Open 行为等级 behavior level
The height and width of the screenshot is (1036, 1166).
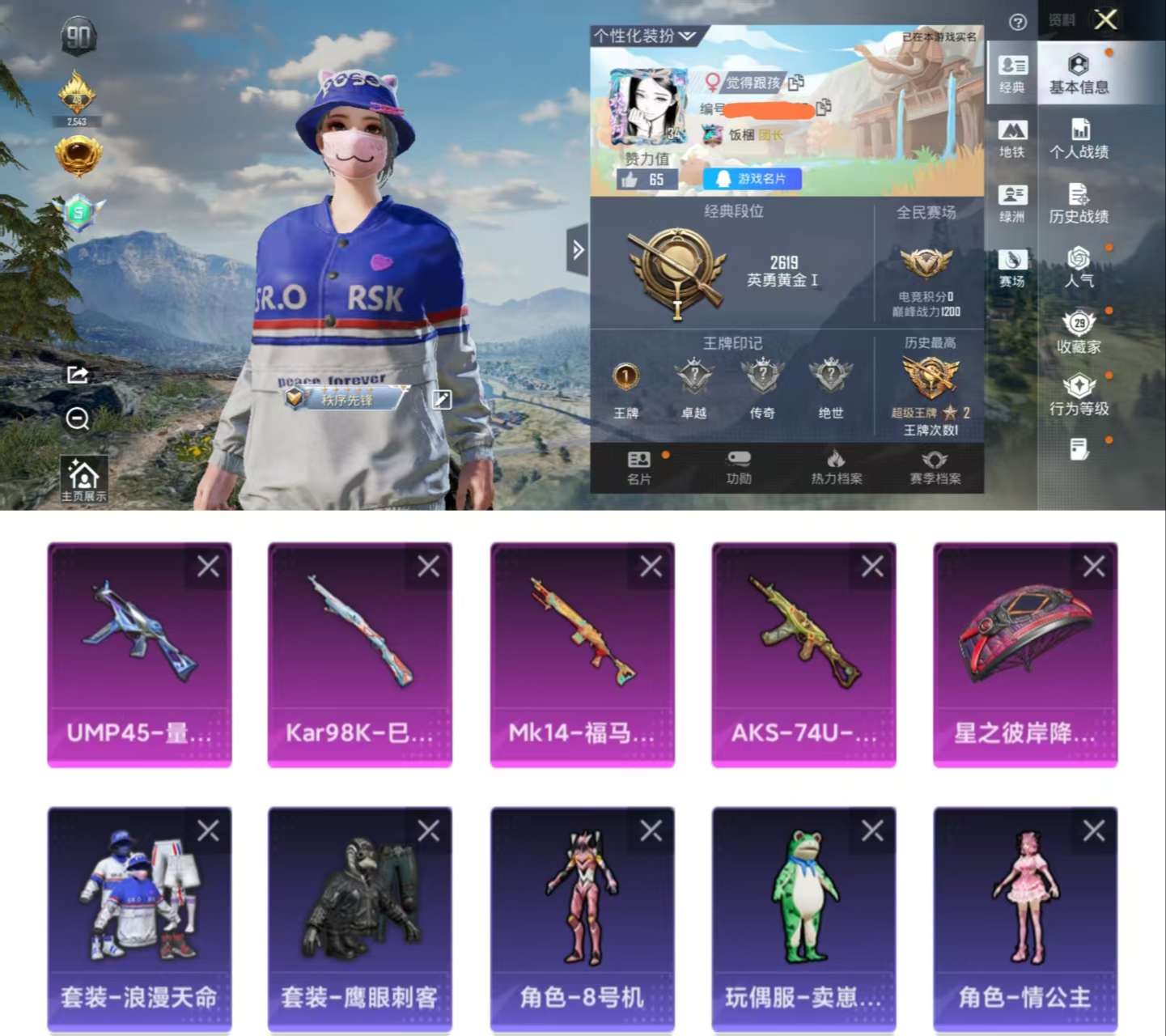(x=1079, y=395)
